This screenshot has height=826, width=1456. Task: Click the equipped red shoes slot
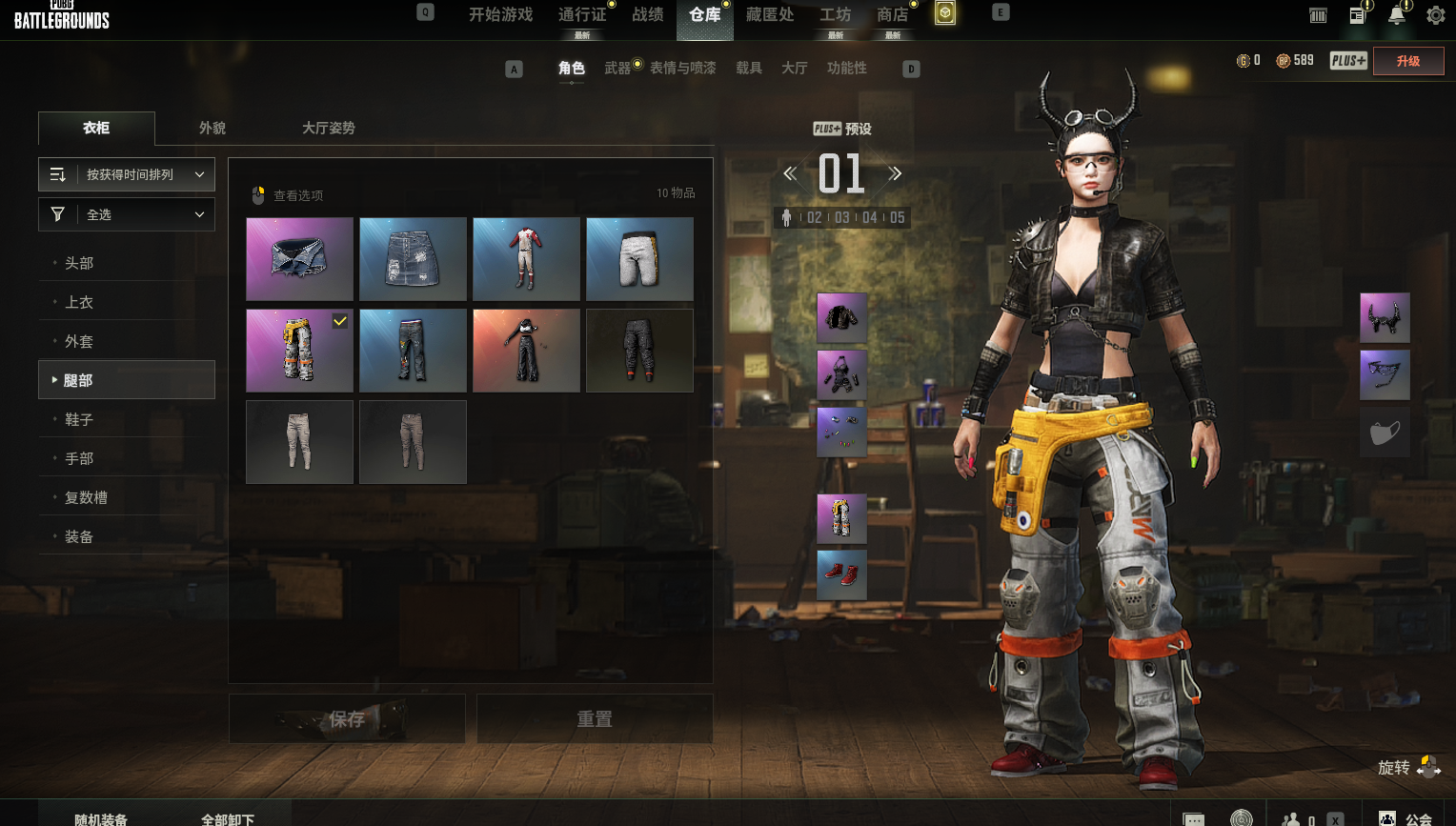[841, 574]
